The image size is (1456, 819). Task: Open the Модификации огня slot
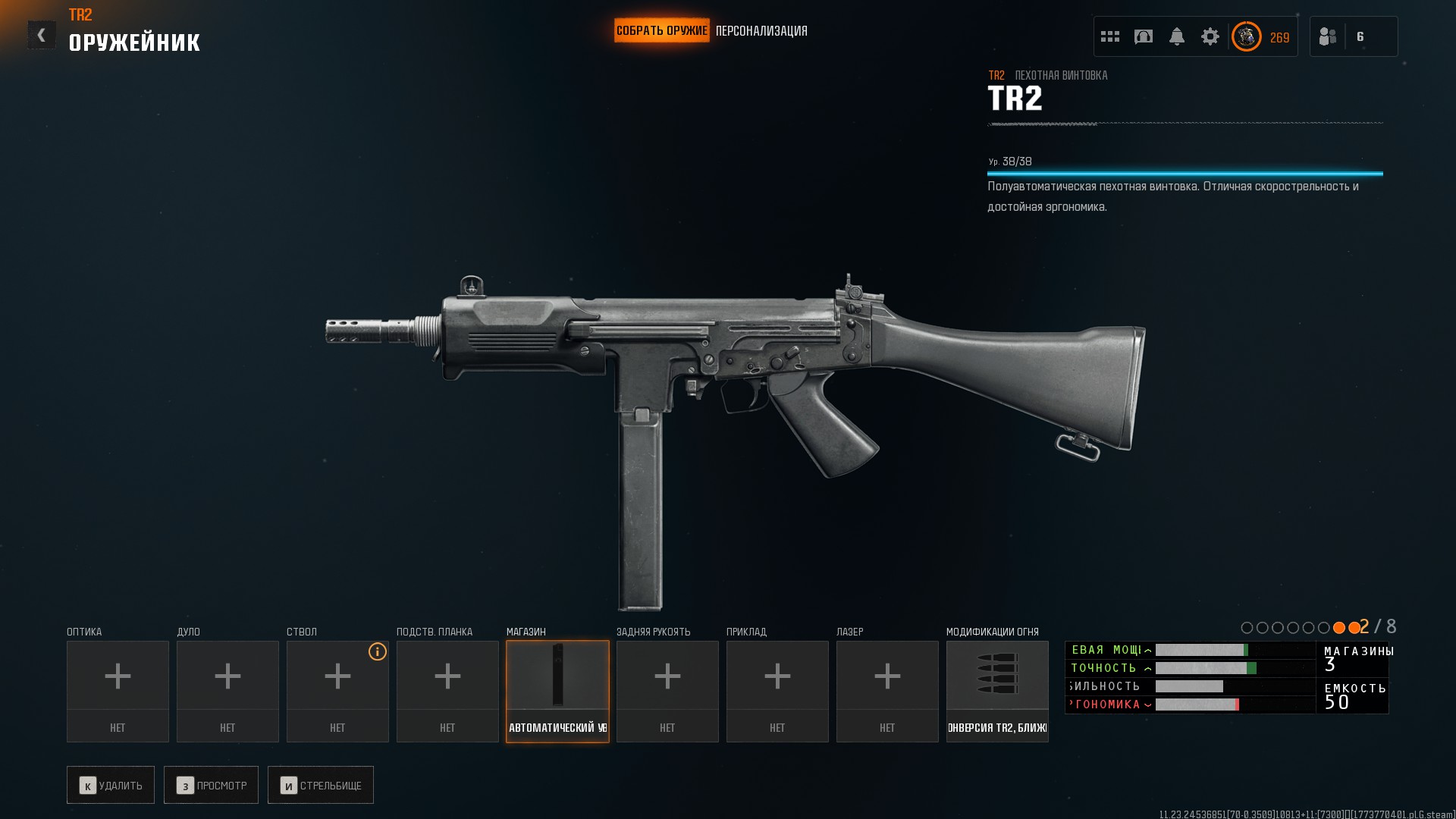pyautogui.click(x=997, y=691)
